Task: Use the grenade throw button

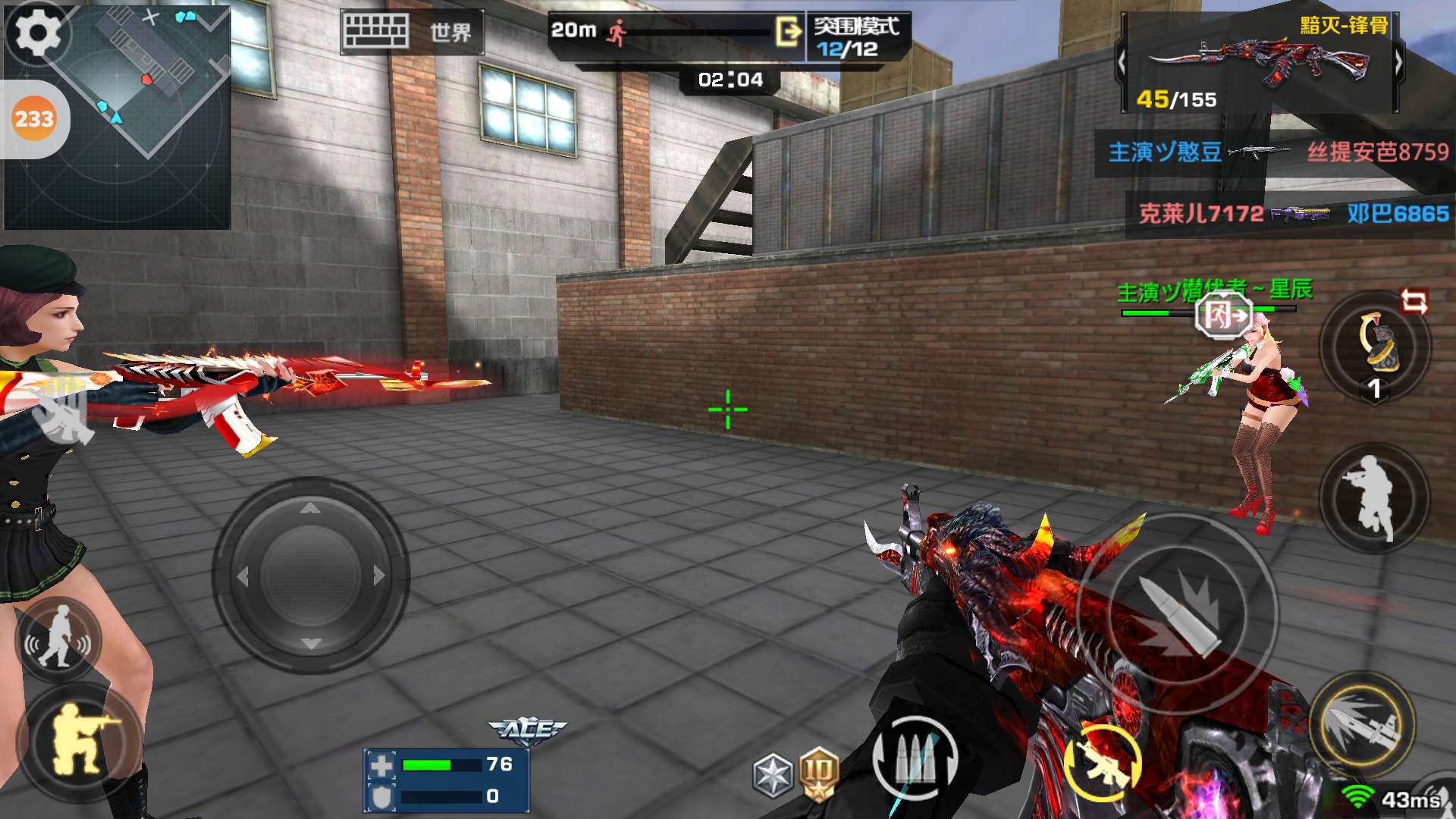Action: tap(1374, 347)
